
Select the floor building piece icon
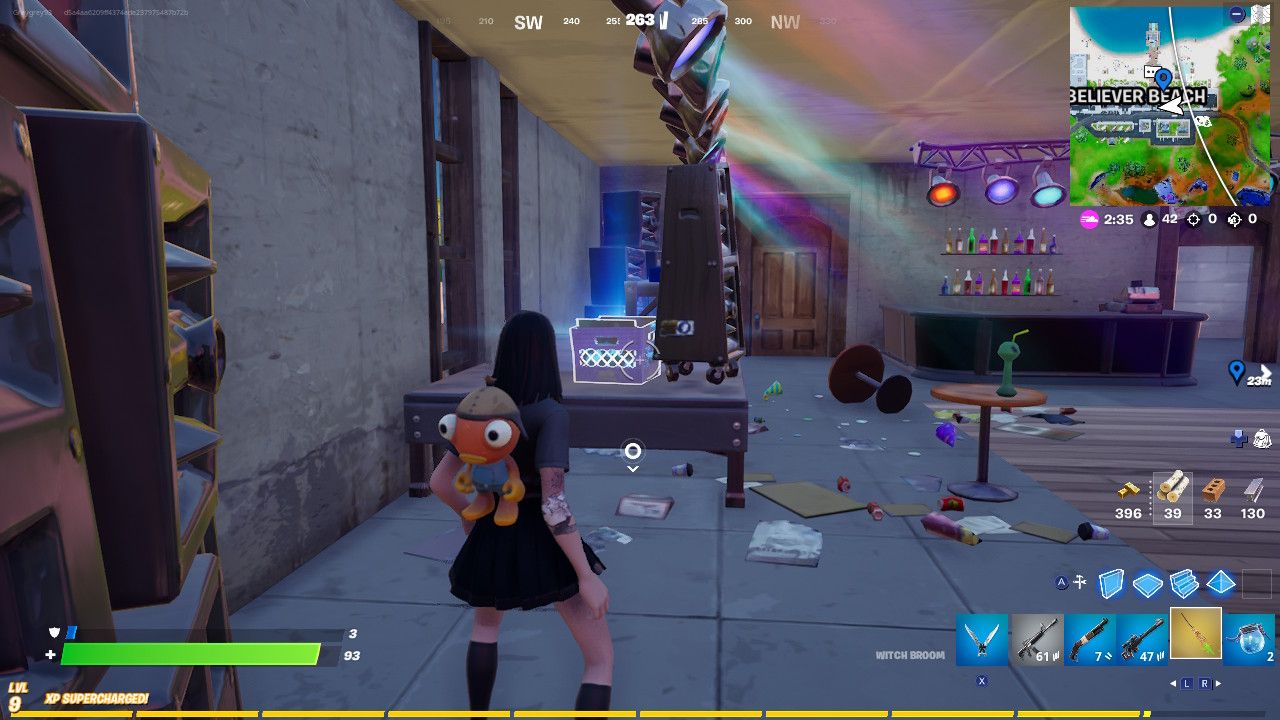click(1148, 584)
